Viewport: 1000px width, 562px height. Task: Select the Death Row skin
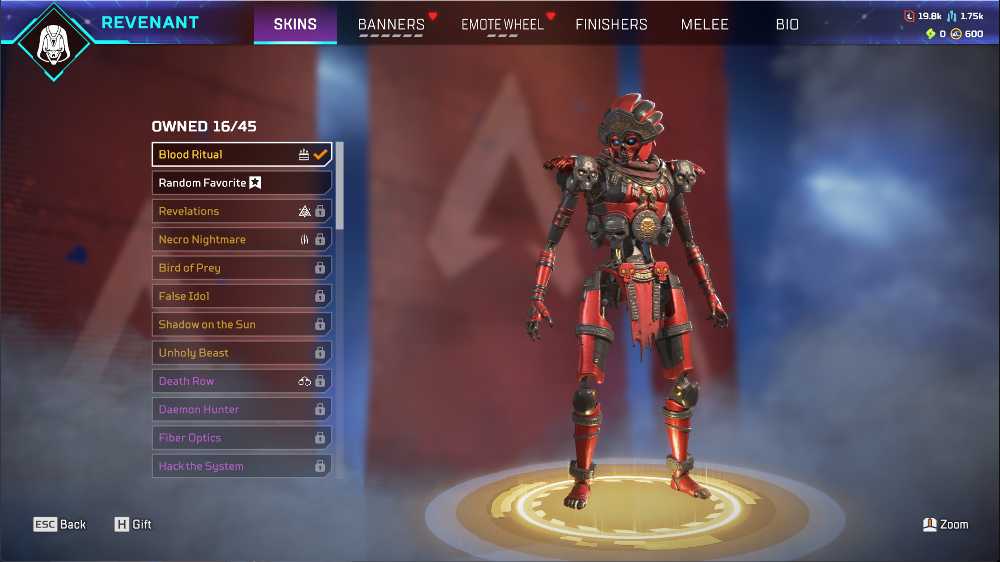(x=241, y=381)
